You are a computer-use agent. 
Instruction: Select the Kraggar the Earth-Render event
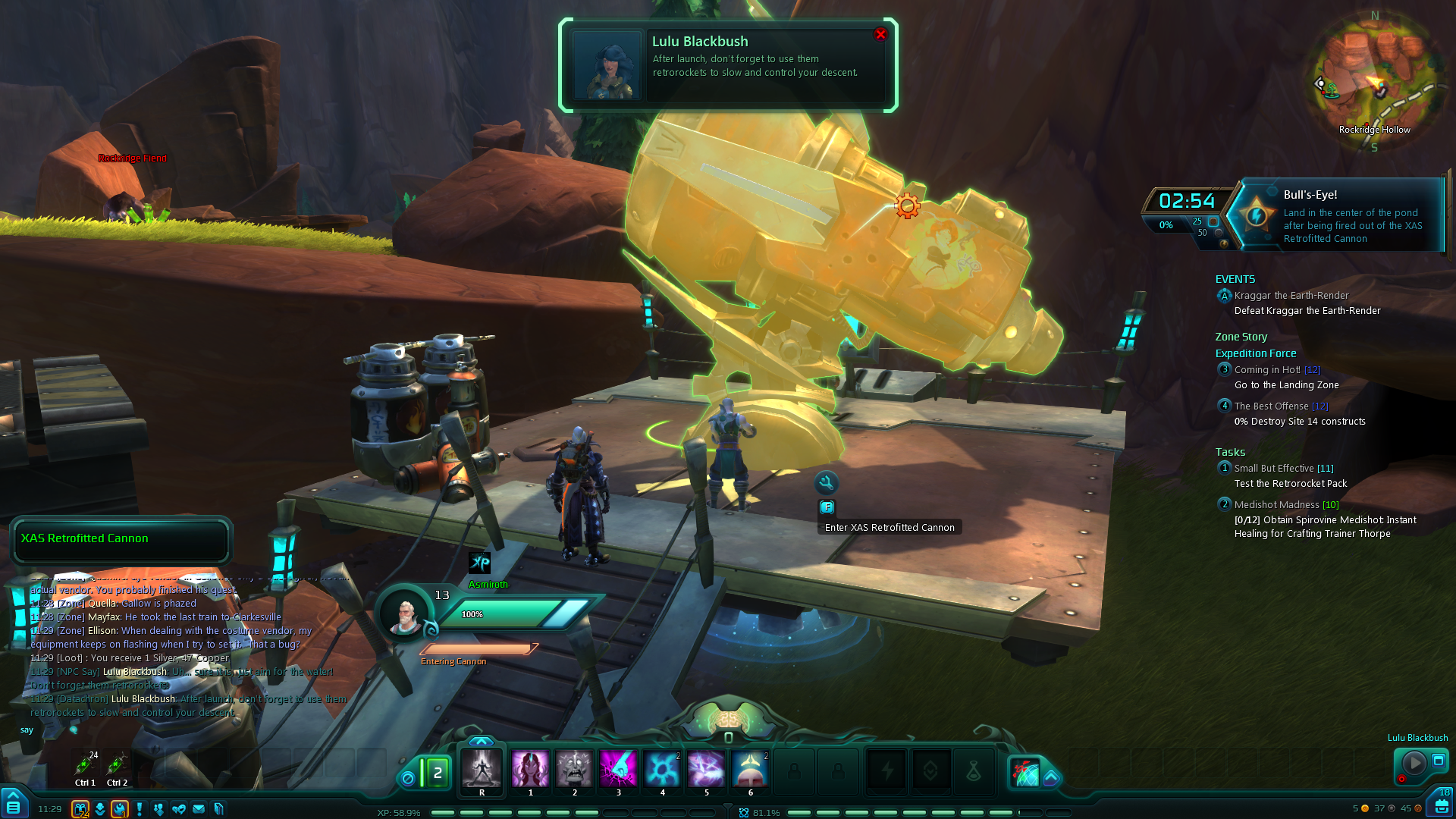[1291, 296]
